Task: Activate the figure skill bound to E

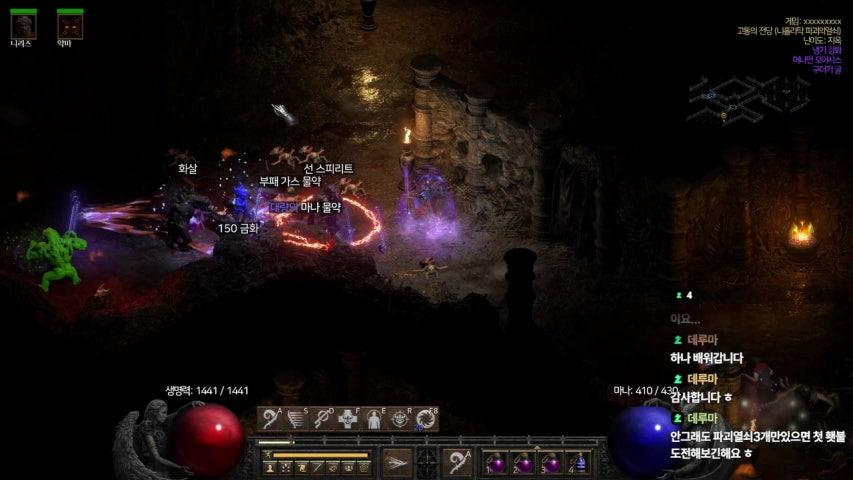Action: click(374, 419)
